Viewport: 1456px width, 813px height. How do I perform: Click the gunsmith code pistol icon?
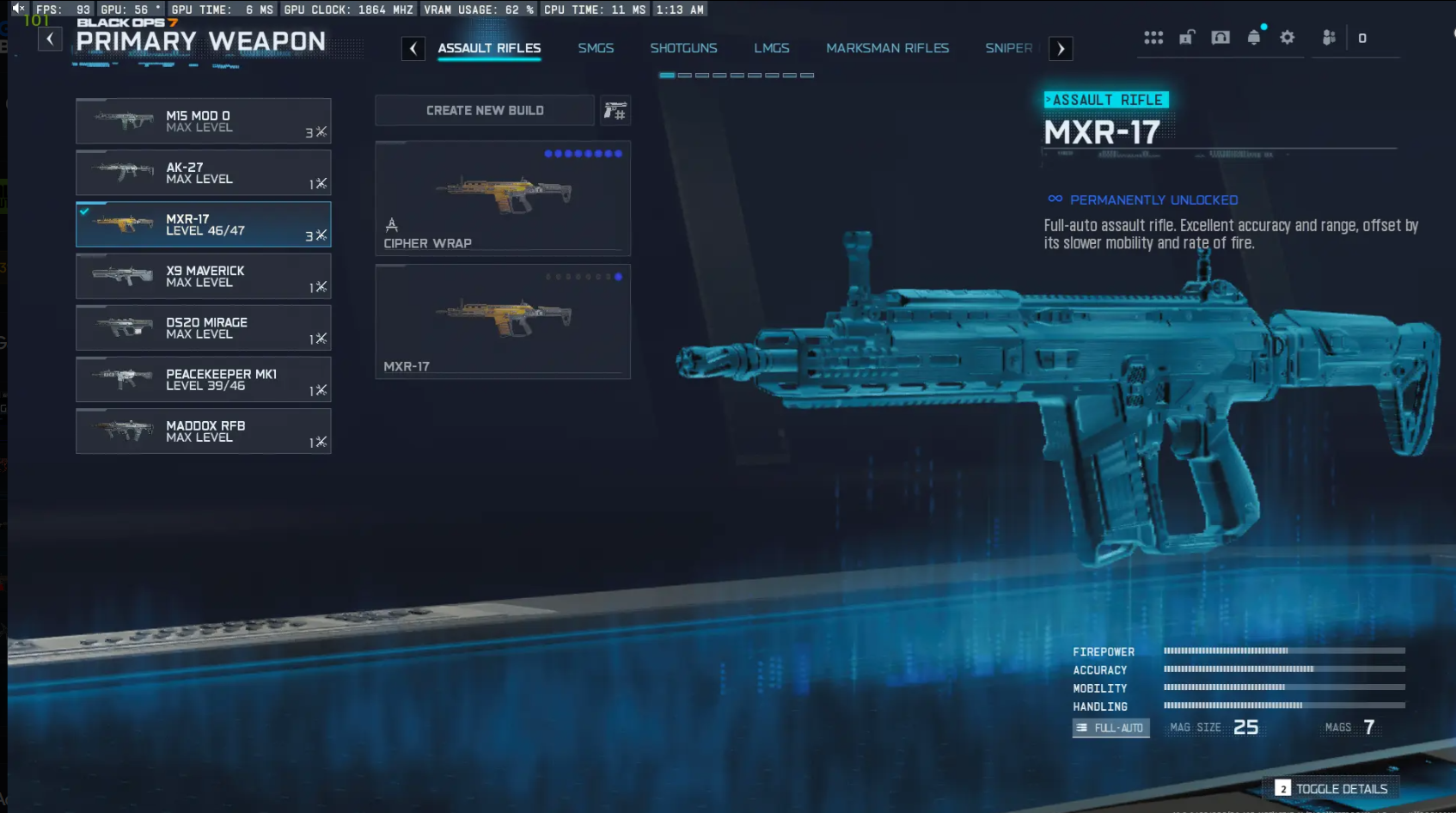(615, 110)
